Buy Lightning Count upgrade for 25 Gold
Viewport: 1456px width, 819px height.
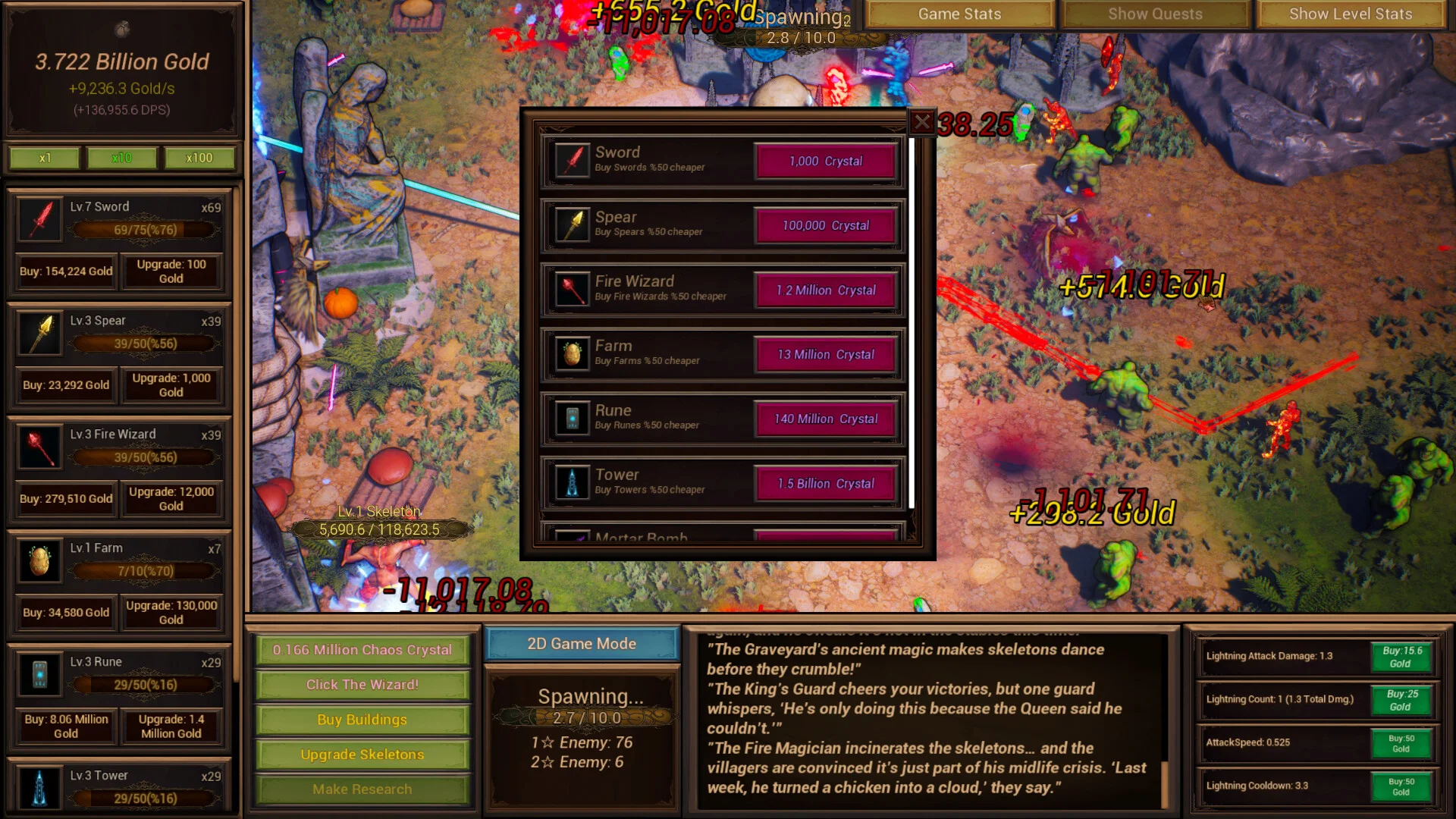pos(1401,700)
